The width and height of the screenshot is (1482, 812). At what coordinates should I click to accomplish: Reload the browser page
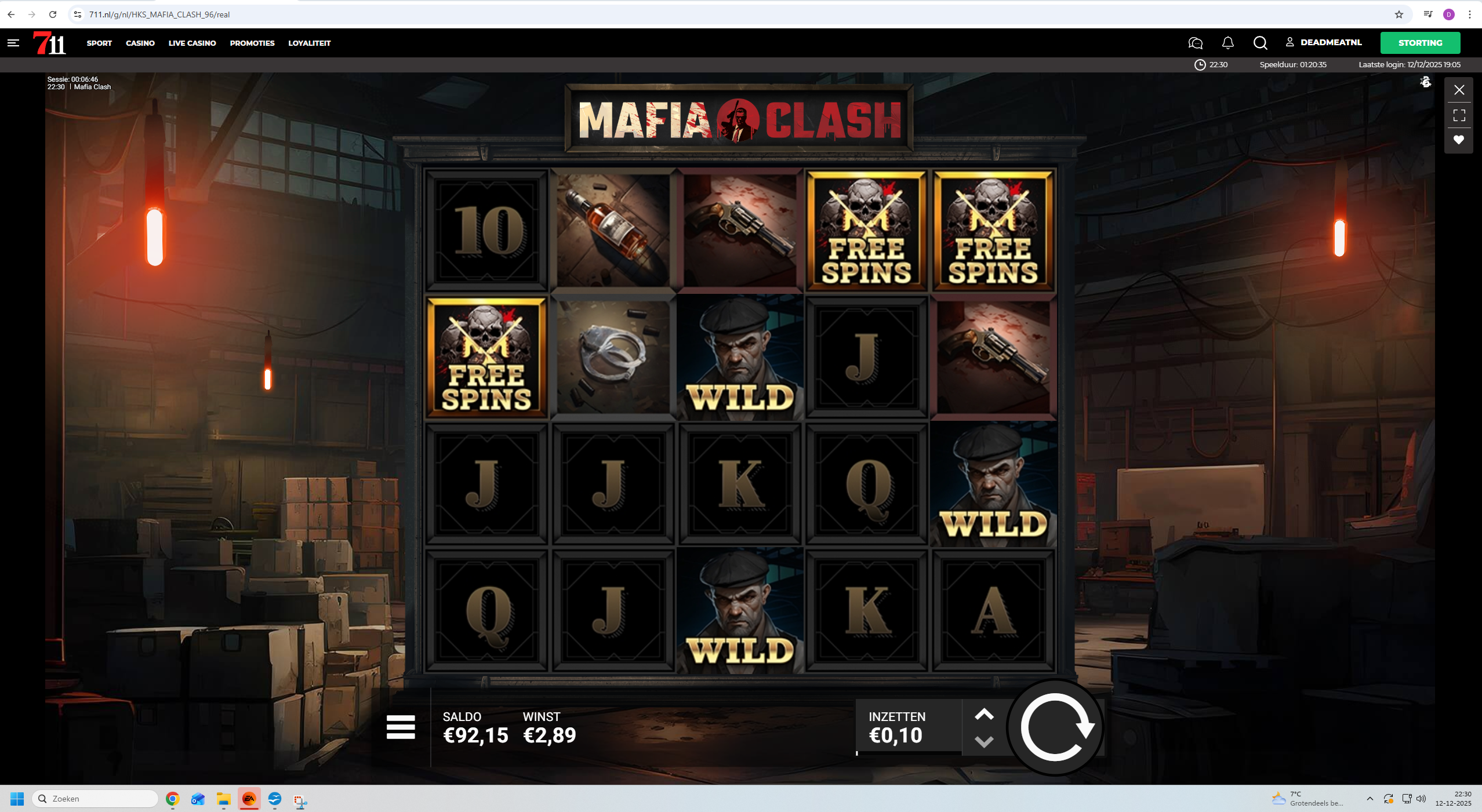[x=53, y=14]
